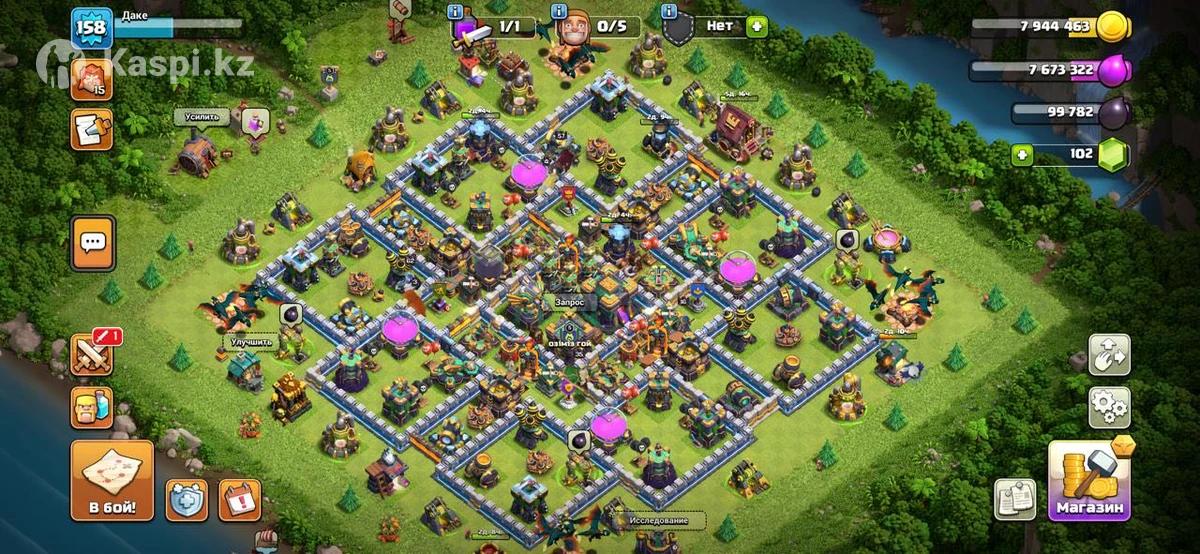
Task: Open the calendar events button
Action: (239, 499)
